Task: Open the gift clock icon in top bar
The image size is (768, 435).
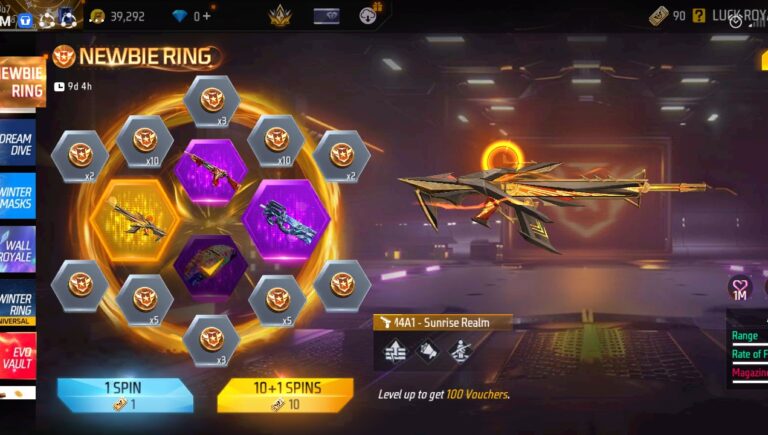Action: pos(369,16)
